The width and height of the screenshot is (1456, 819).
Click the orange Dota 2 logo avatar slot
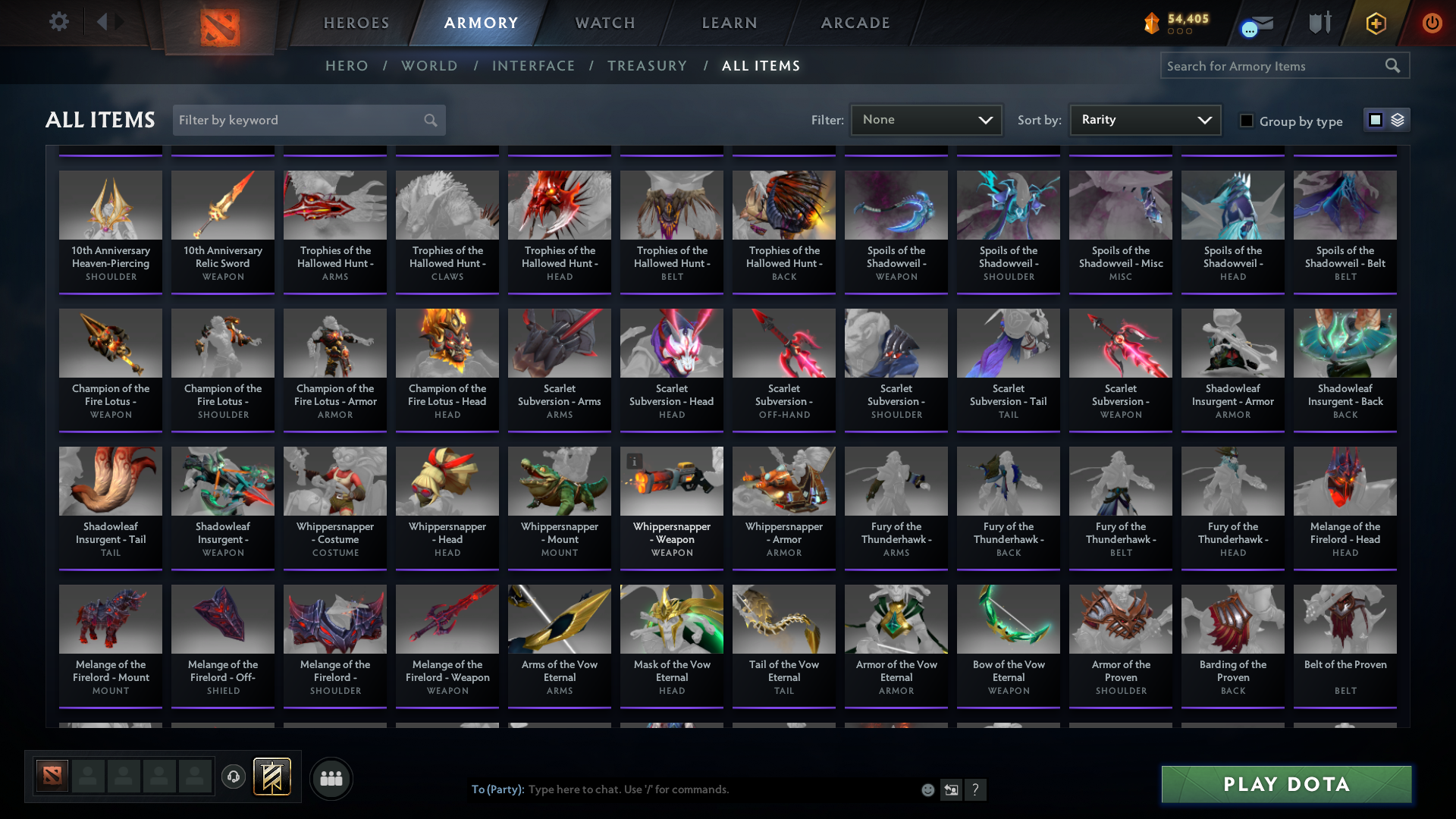tap(51, 775)
